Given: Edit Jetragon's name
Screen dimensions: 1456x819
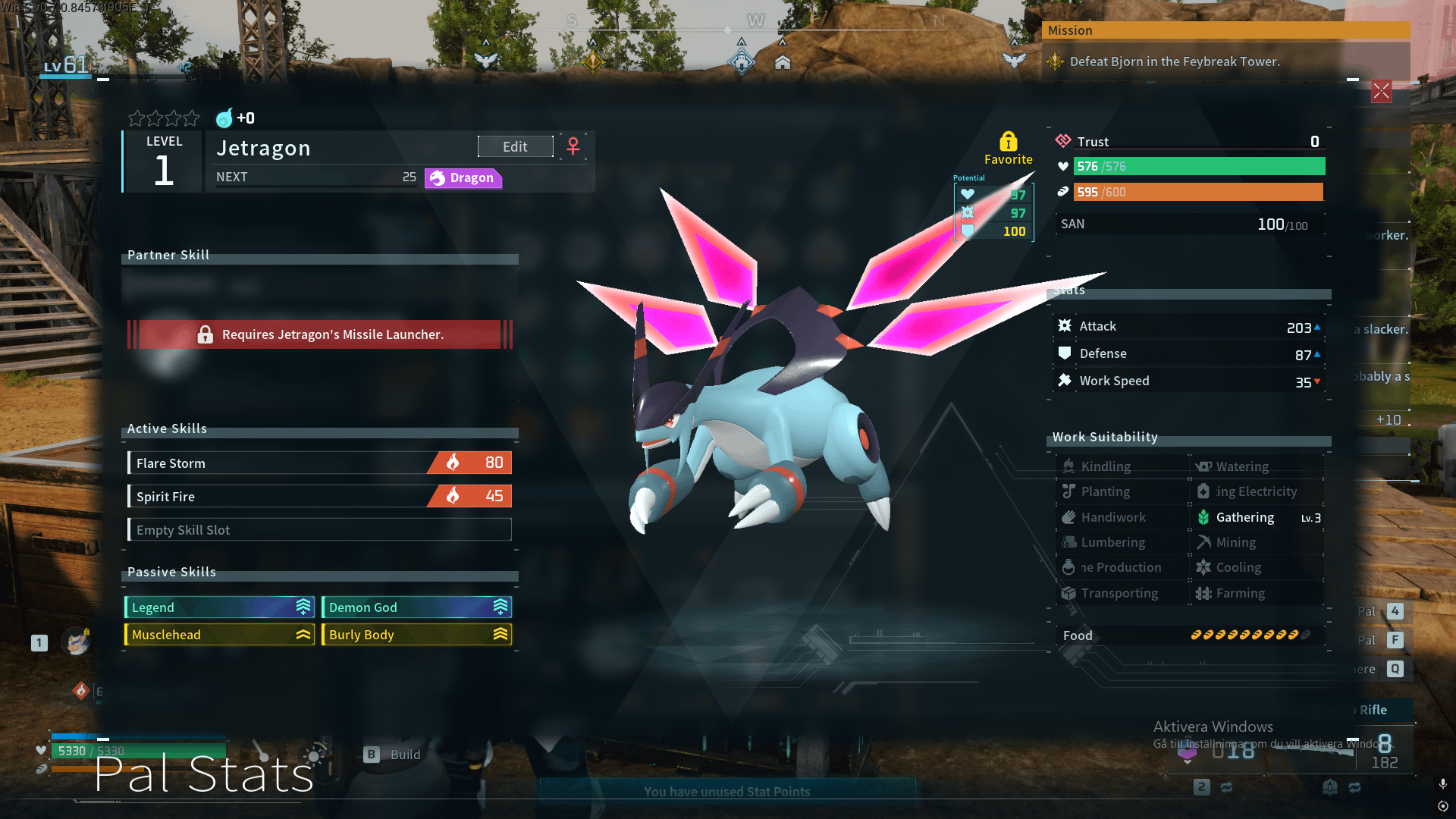Looking at the screenshot, I should pos(515,146).
